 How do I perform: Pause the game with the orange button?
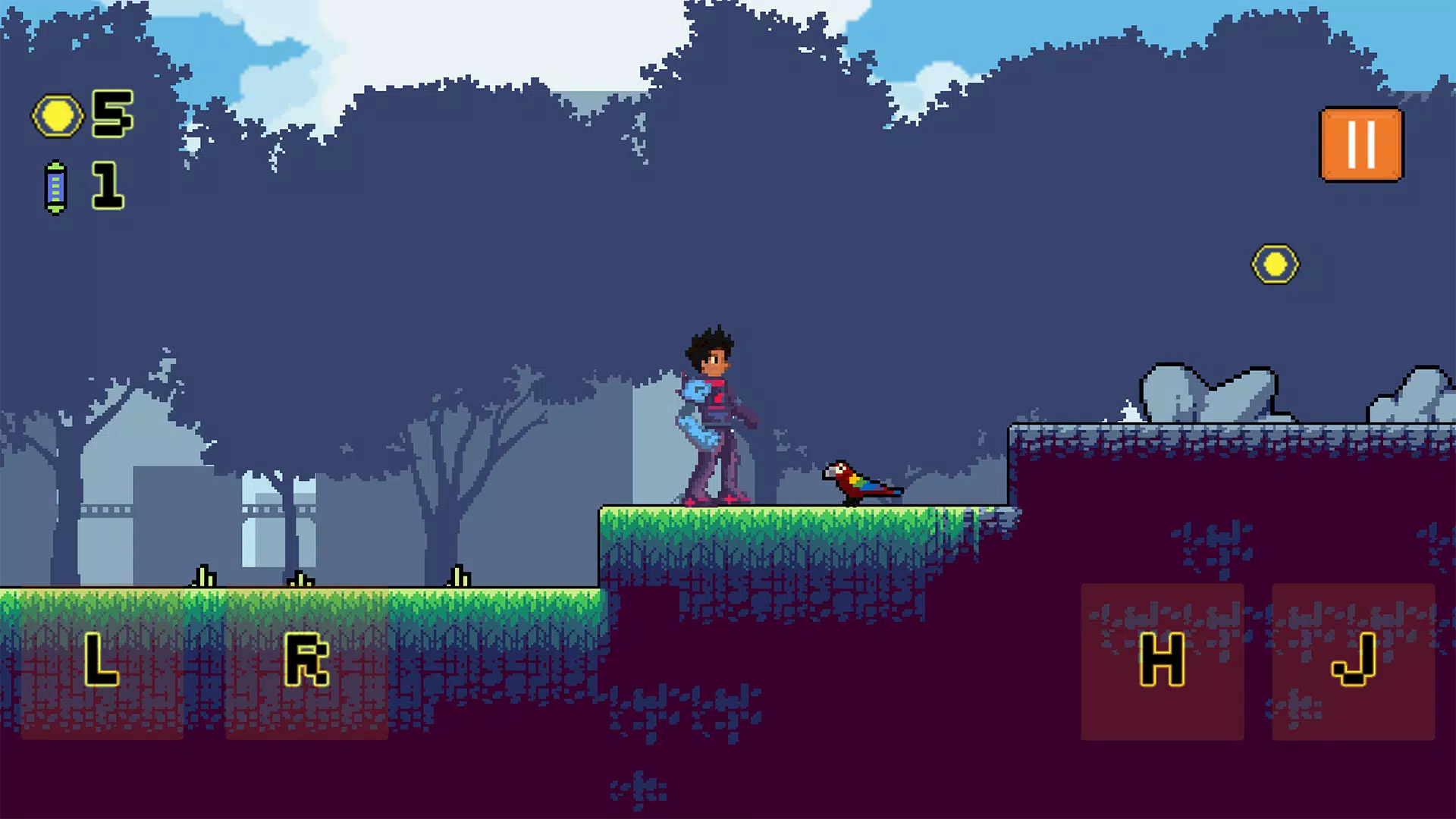click(1361, 145)
